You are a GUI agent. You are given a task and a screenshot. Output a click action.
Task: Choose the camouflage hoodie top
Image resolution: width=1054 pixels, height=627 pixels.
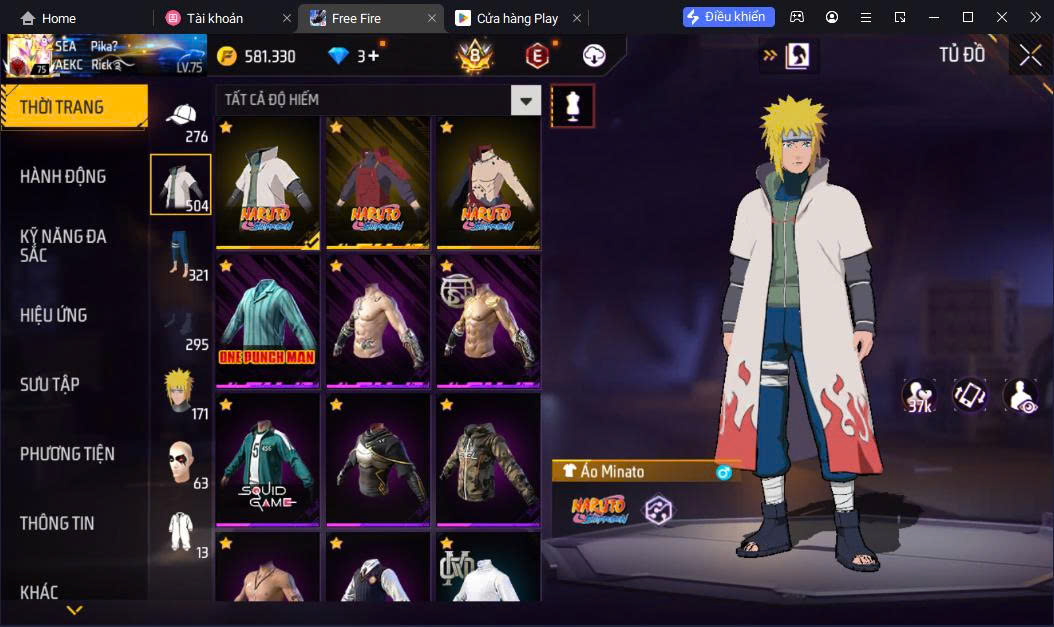tap(488, 459)
